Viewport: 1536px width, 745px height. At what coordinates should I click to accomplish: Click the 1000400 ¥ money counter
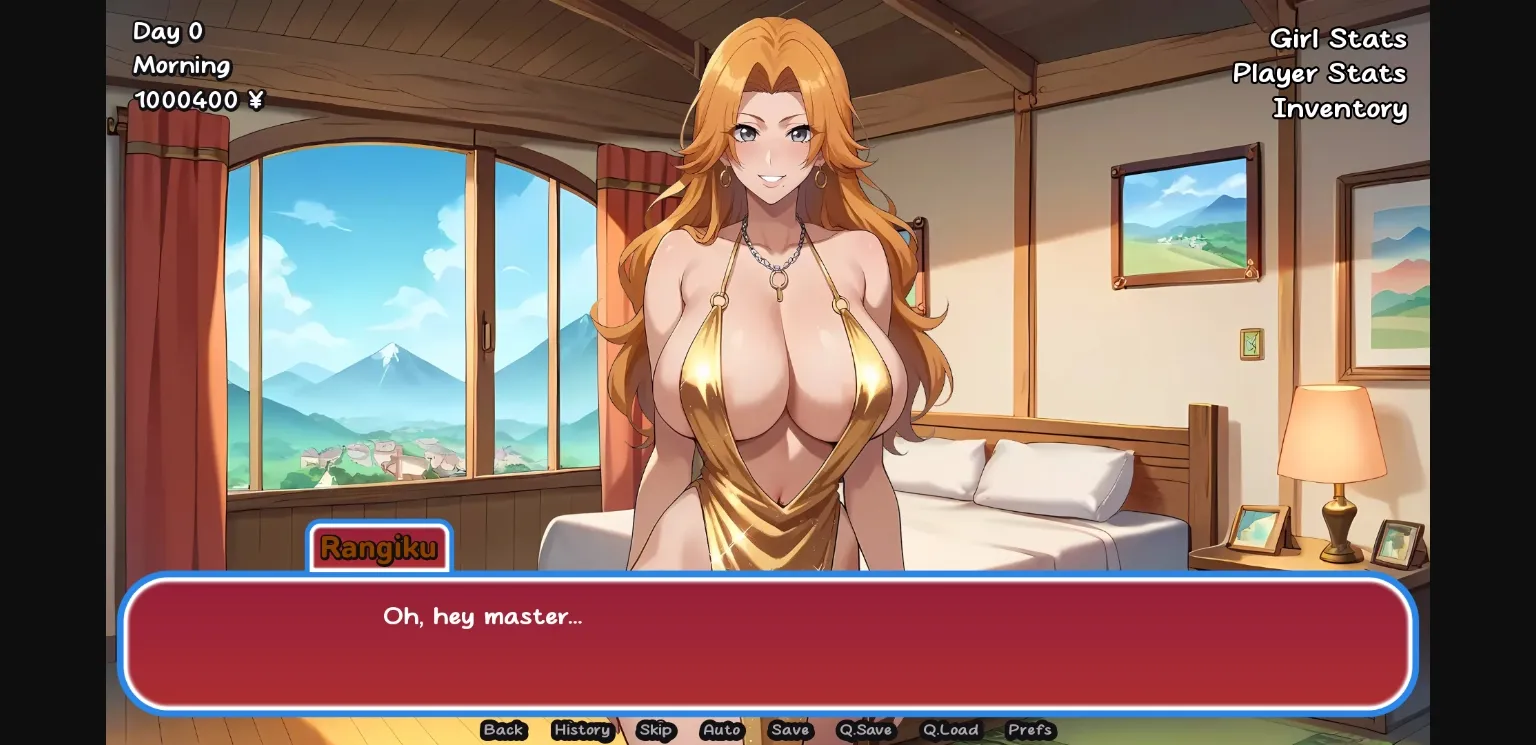[198, 100]
